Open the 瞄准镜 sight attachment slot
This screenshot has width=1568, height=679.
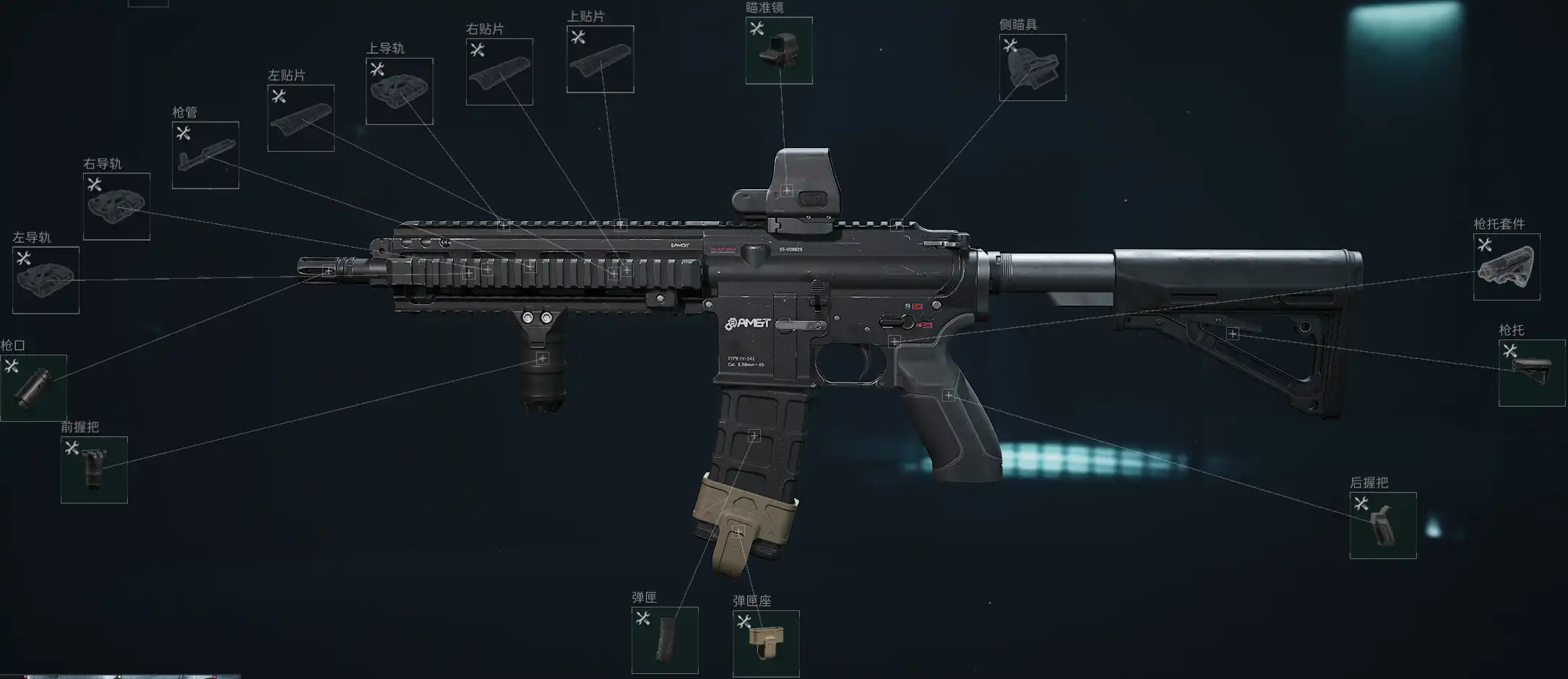click(779, 51)
